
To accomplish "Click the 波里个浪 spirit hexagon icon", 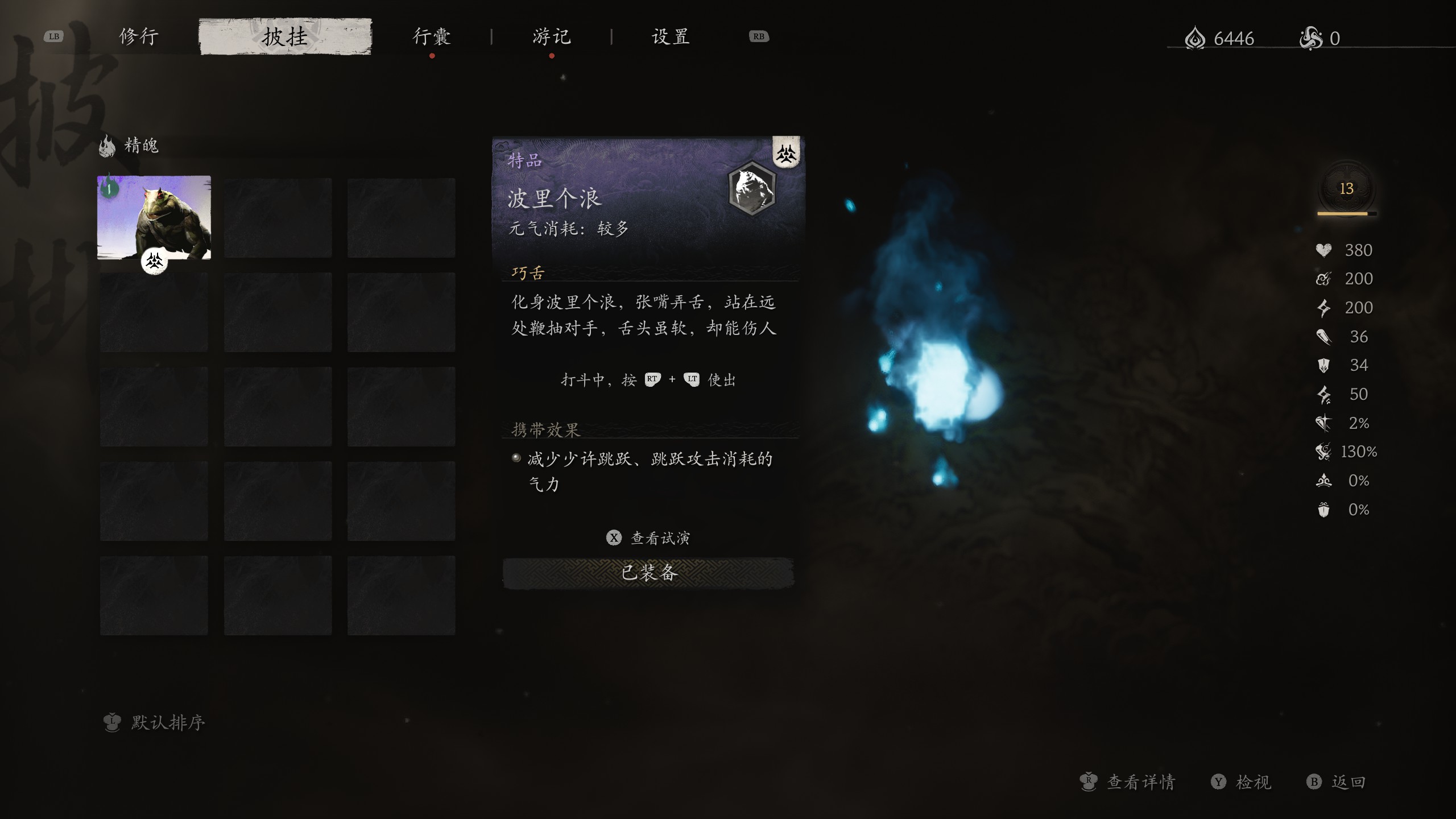I will (752, 188).
